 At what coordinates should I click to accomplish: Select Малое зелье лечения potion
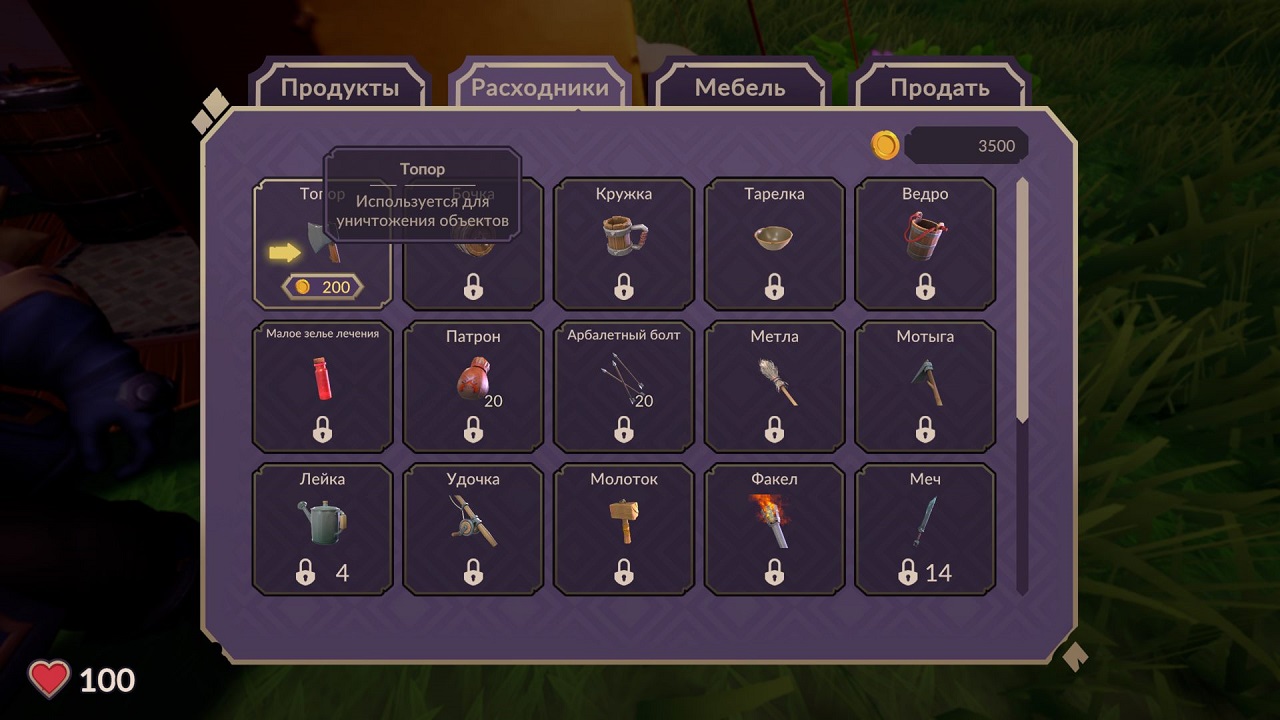tap(322, 387)
